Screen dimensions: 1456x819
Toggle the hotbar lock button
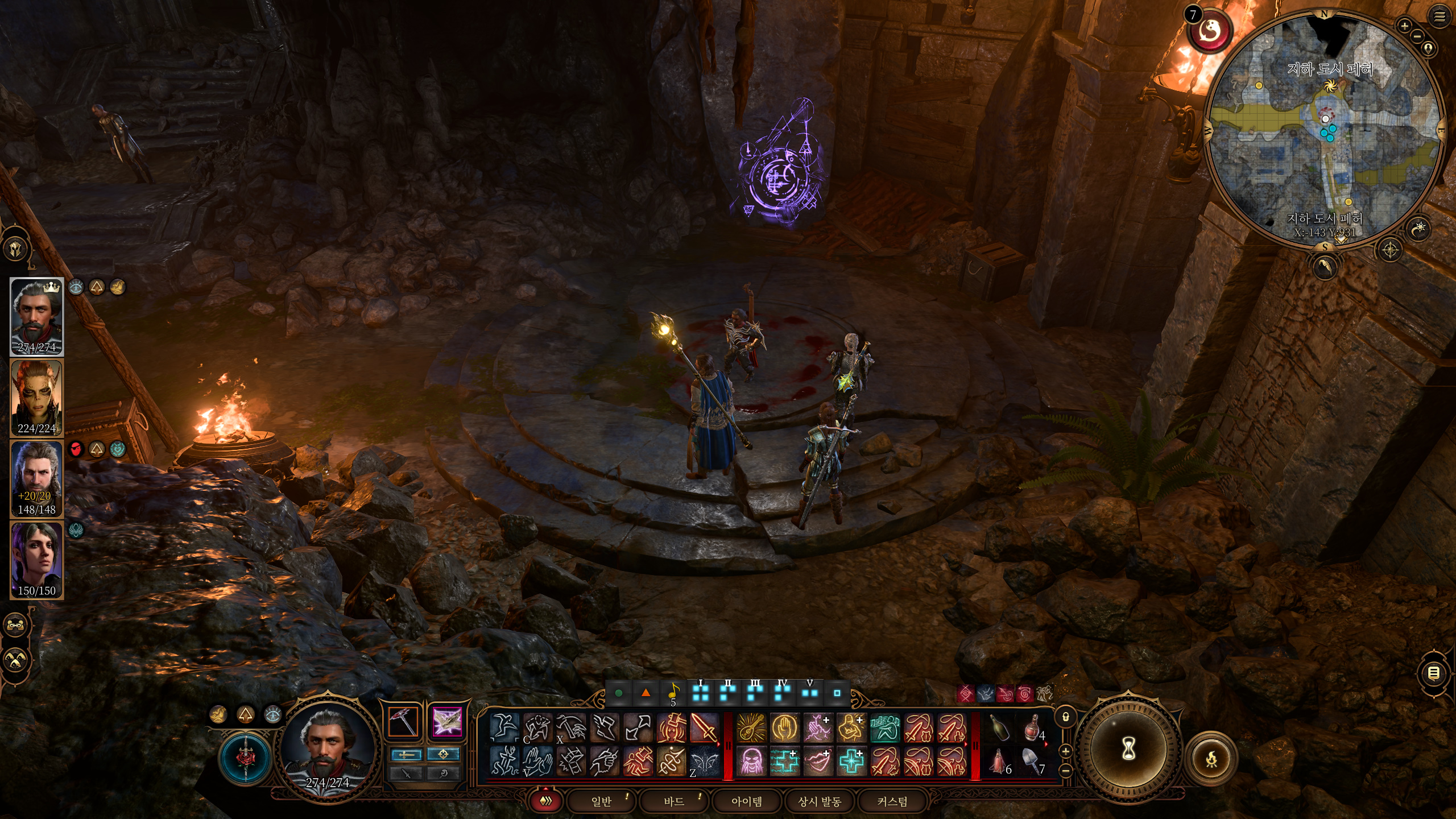click(1066, 717)
